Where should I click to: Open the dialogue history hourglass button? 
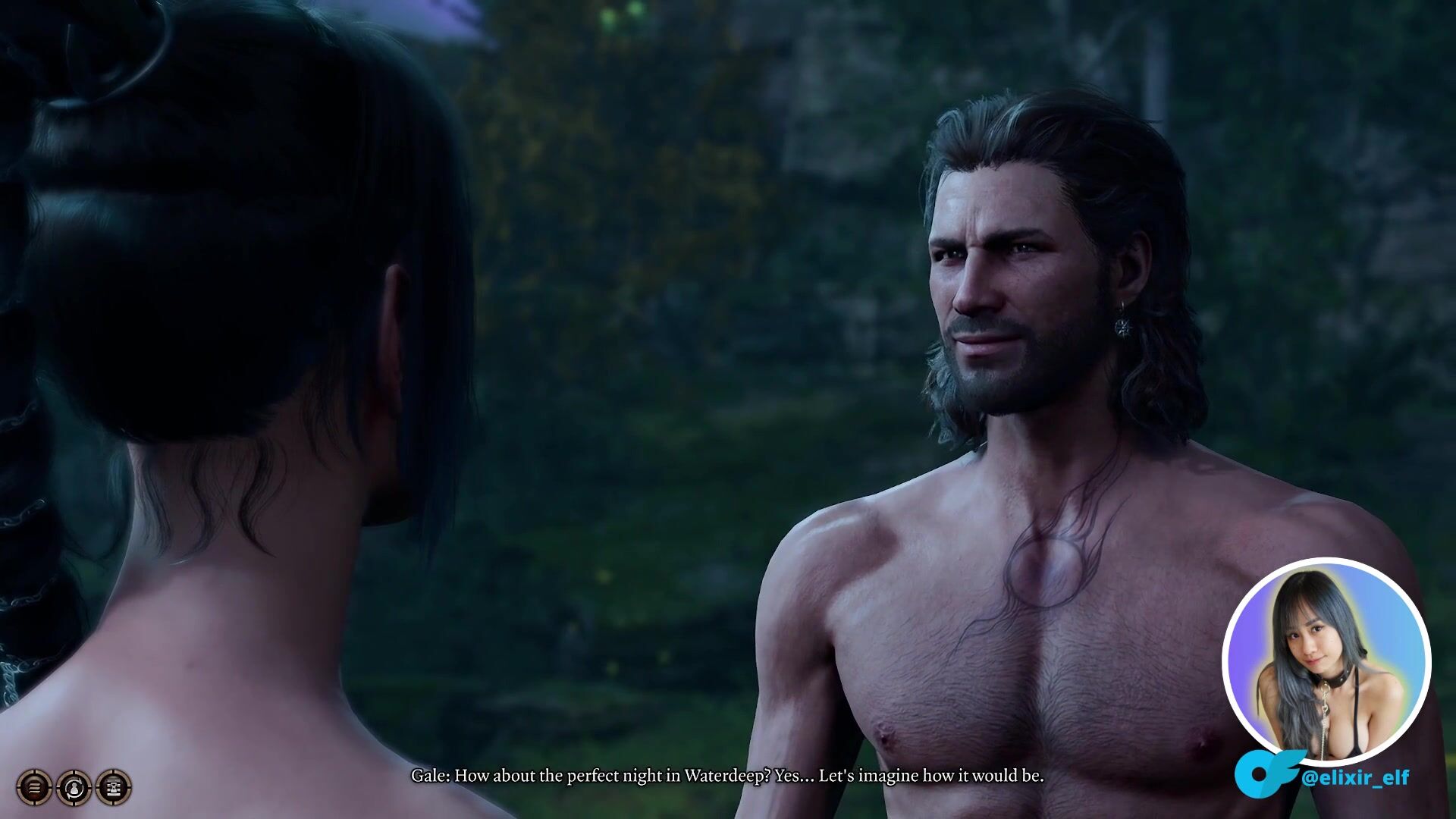[x=114, y=787]
